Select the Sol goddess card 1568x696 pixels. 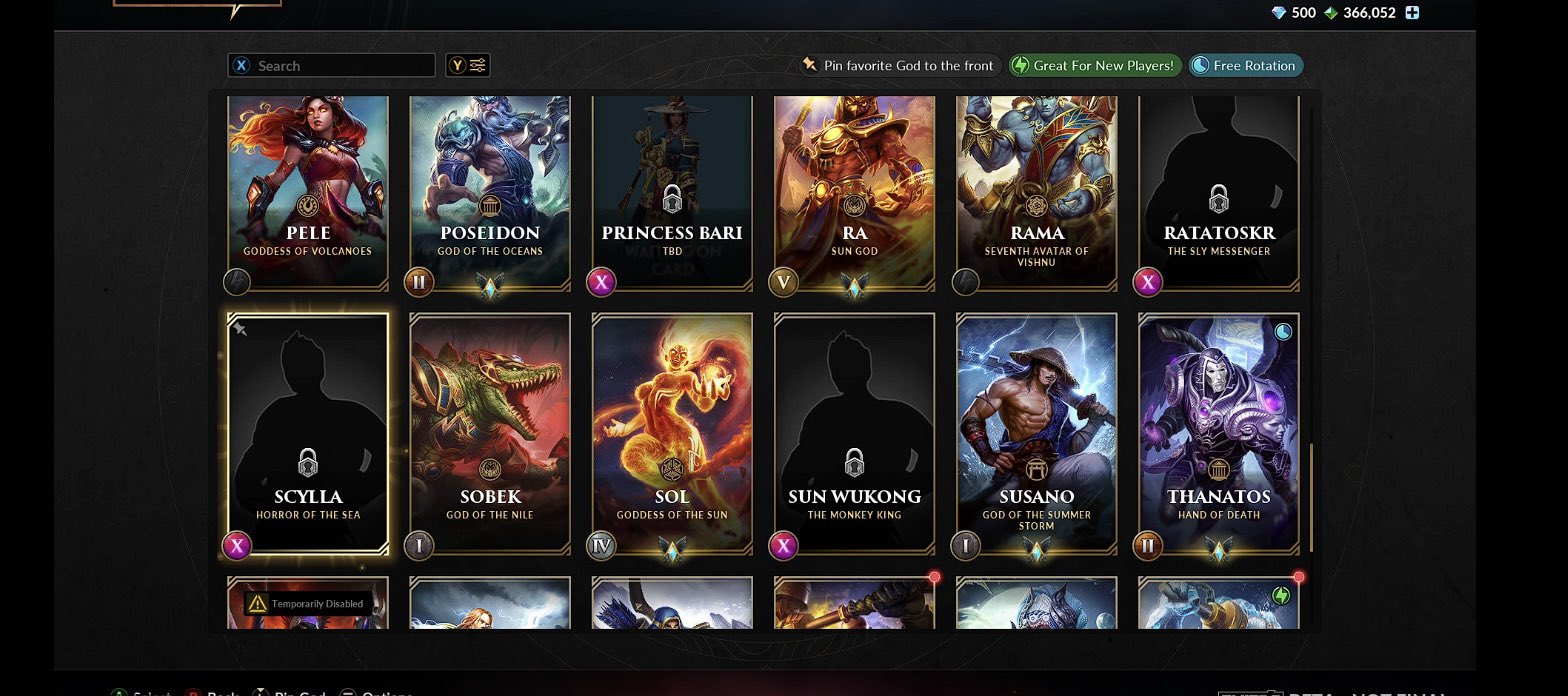coord(672,433)
